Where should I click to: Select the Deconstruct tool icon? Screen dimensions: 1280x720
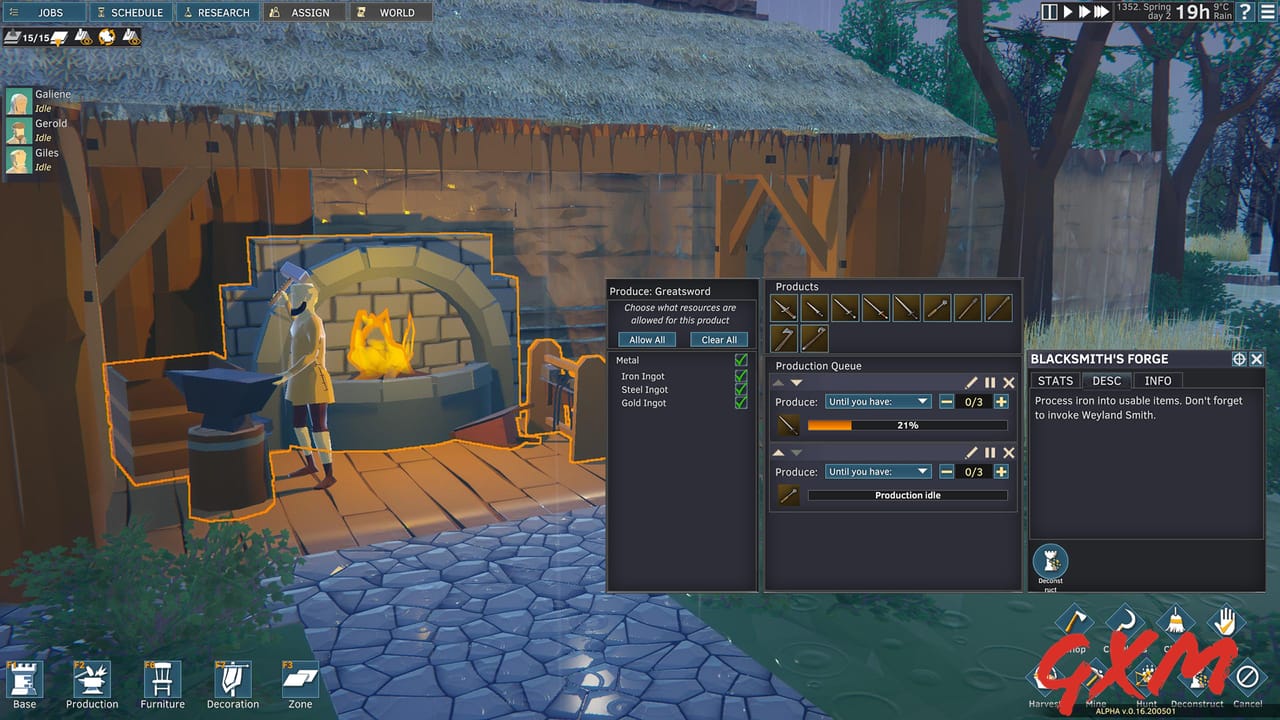click(1198, 678)
